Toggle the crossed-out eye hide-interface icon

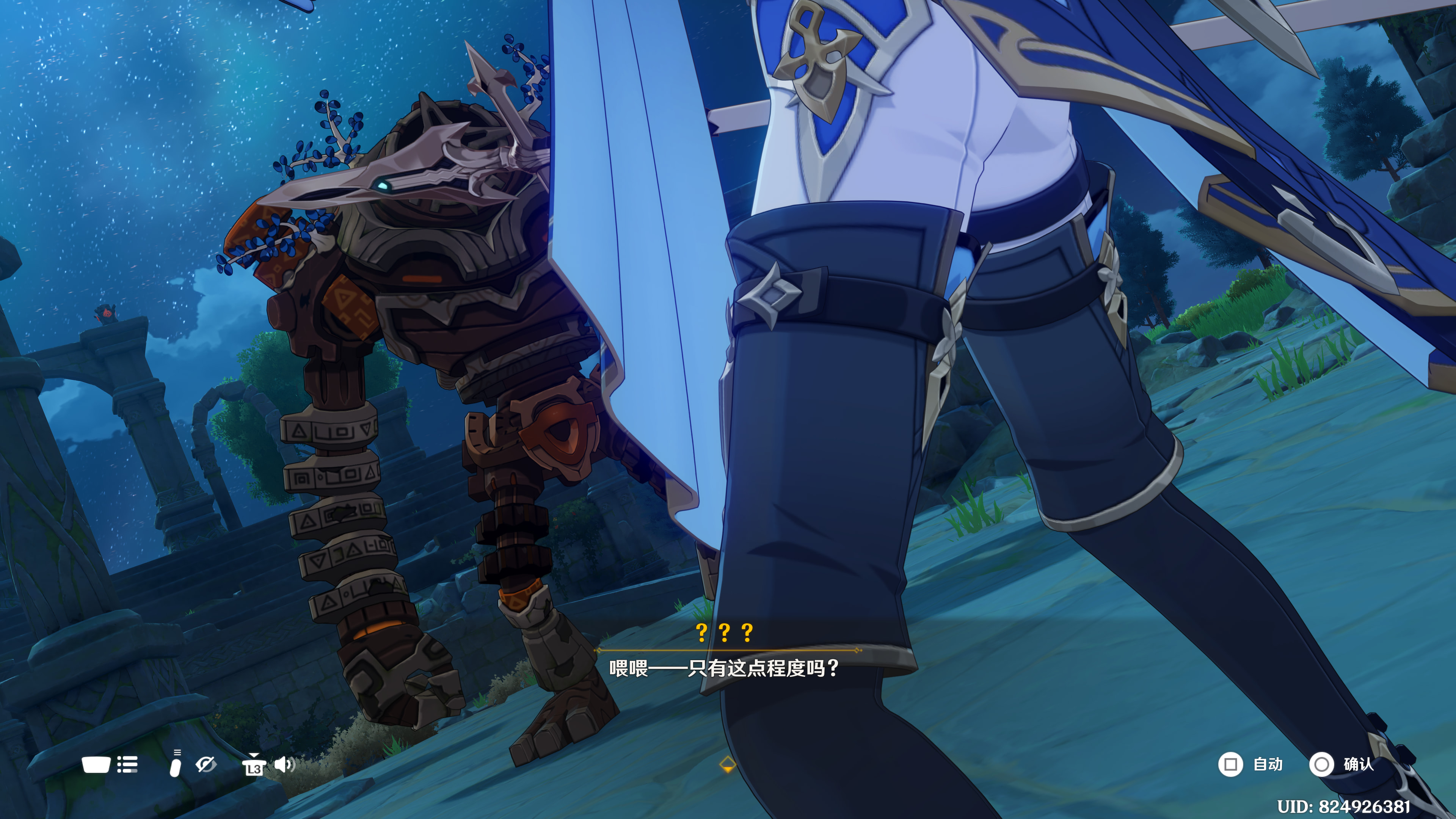(205, 765)
